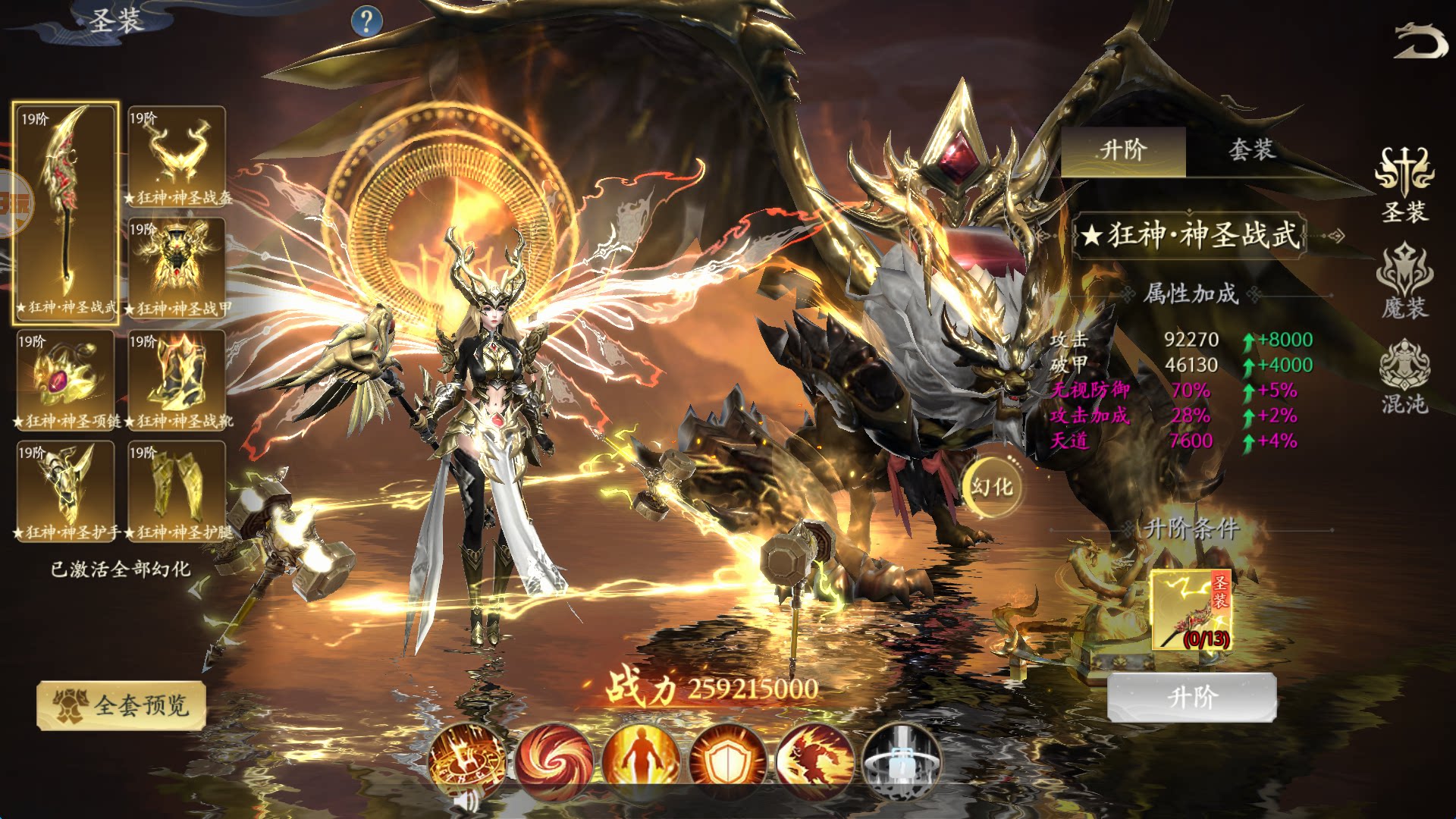The image size is (1456, 819).
Task: Activate the swirling red vortex skill
Action: click(554, 761)
